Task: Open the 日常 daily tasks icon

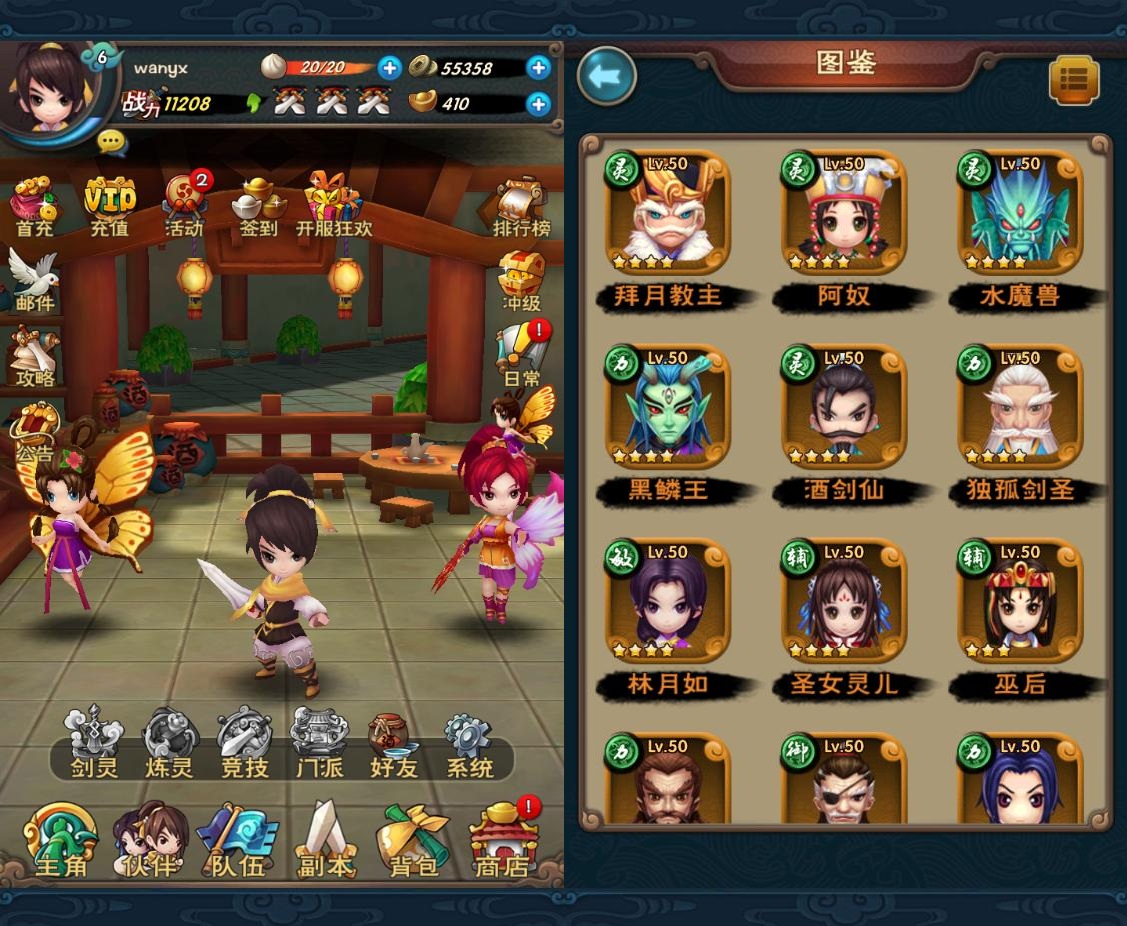Action: coord(523,353)
